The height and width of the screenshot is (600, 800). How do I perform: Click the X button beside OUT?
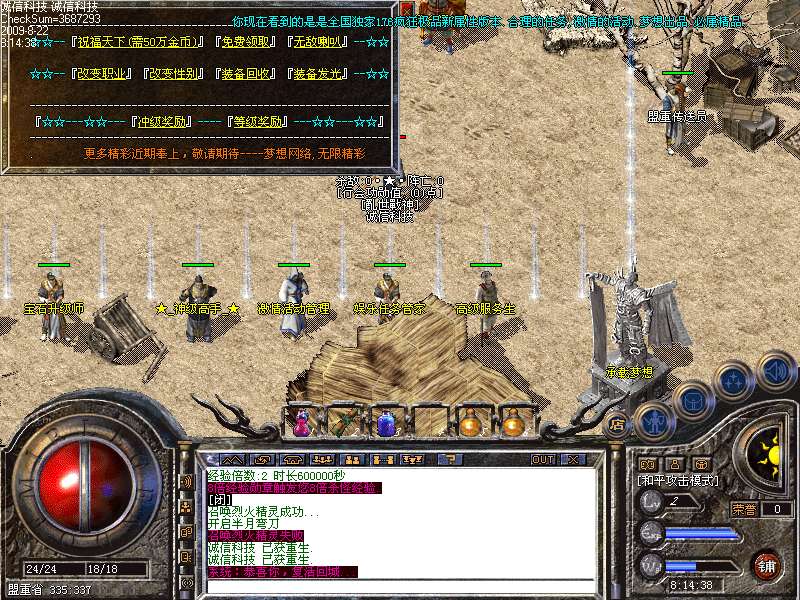click(x=573, y=459)
